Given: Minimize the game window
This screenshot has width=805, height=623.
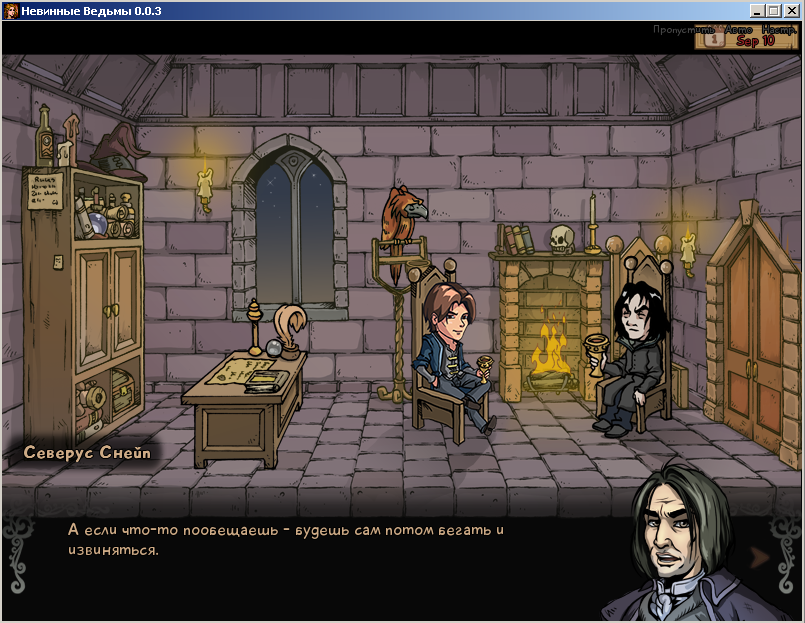Looking at the screenshot, I should 755,11.
